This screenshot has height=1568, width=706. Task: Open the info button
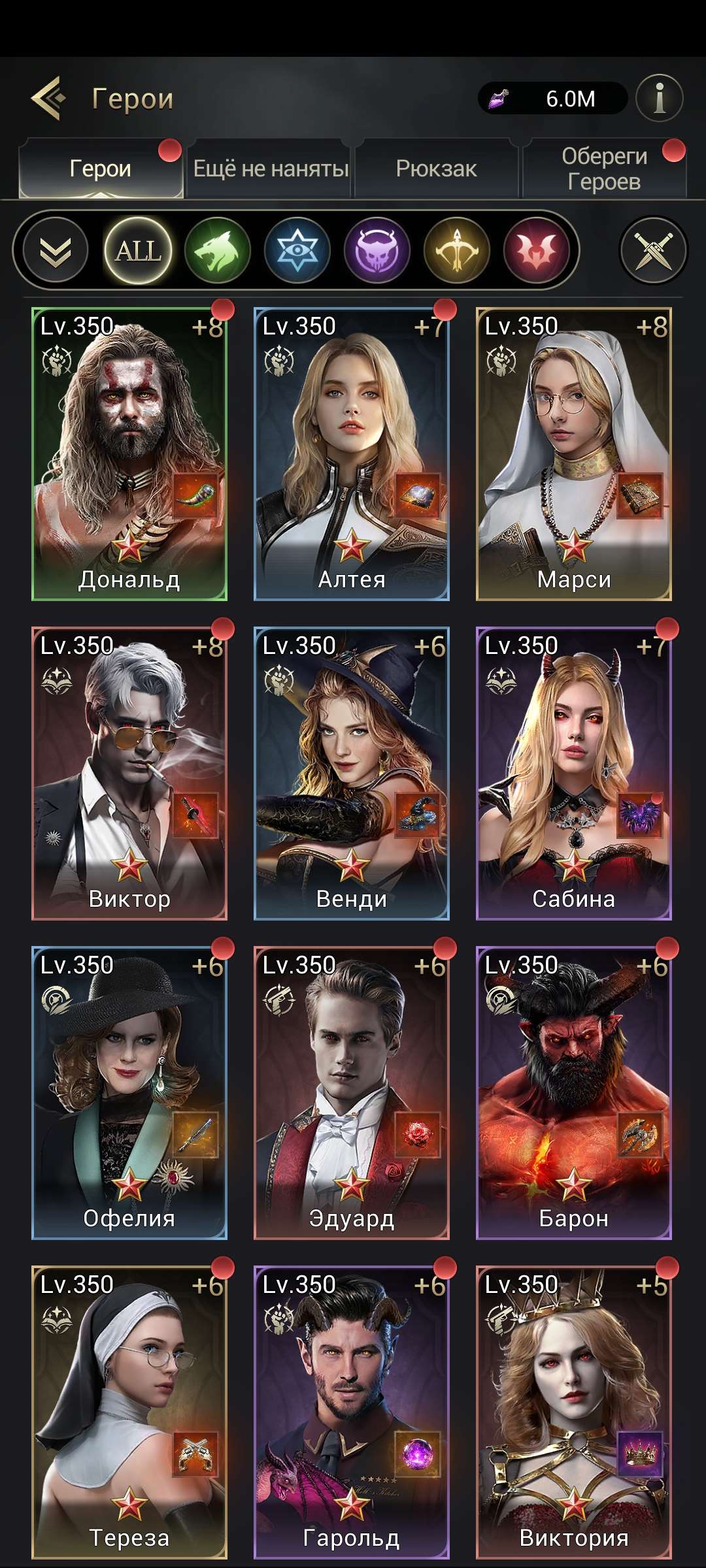pyautogui.click(x=659, y=99)
